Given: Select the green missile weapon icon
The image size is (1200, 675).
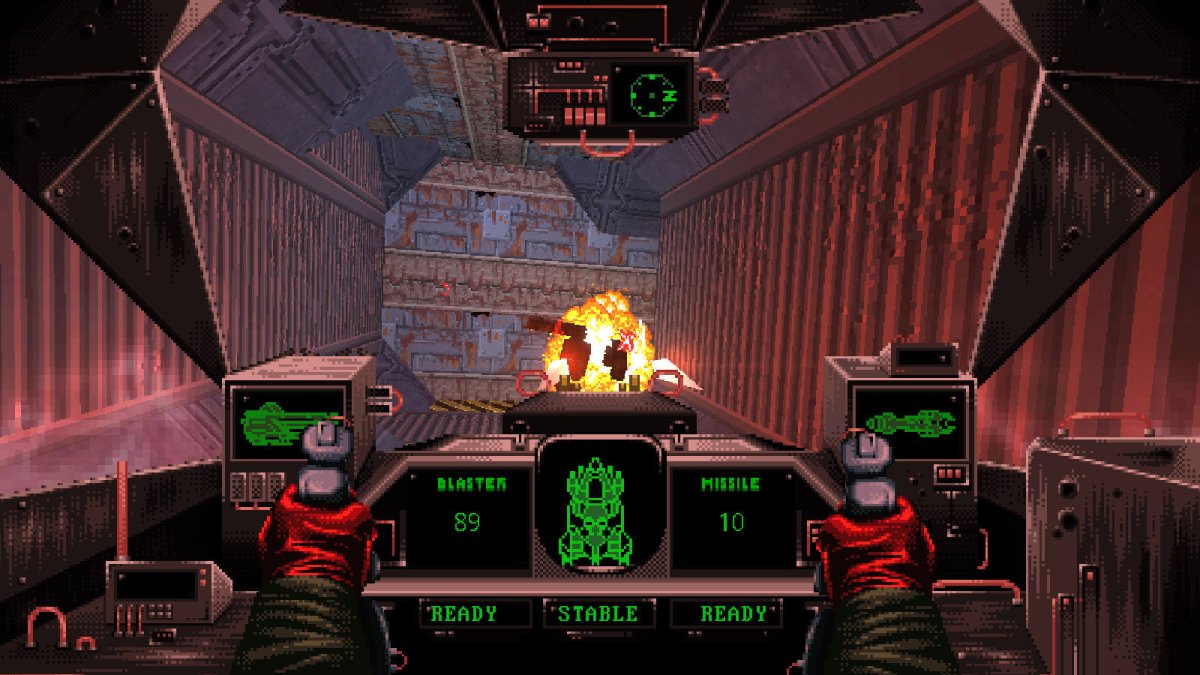Looking at the screenshot, I should click(910, 423).
